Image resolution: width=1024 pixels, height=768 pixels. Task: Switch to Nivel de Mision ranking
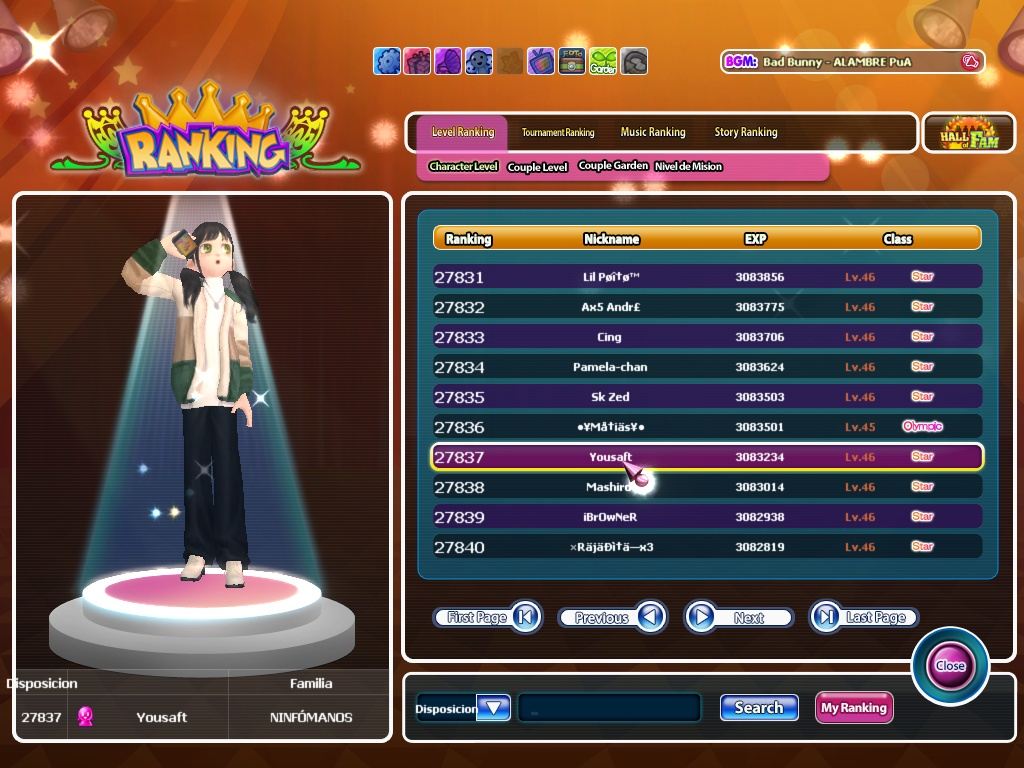[688, 167]
